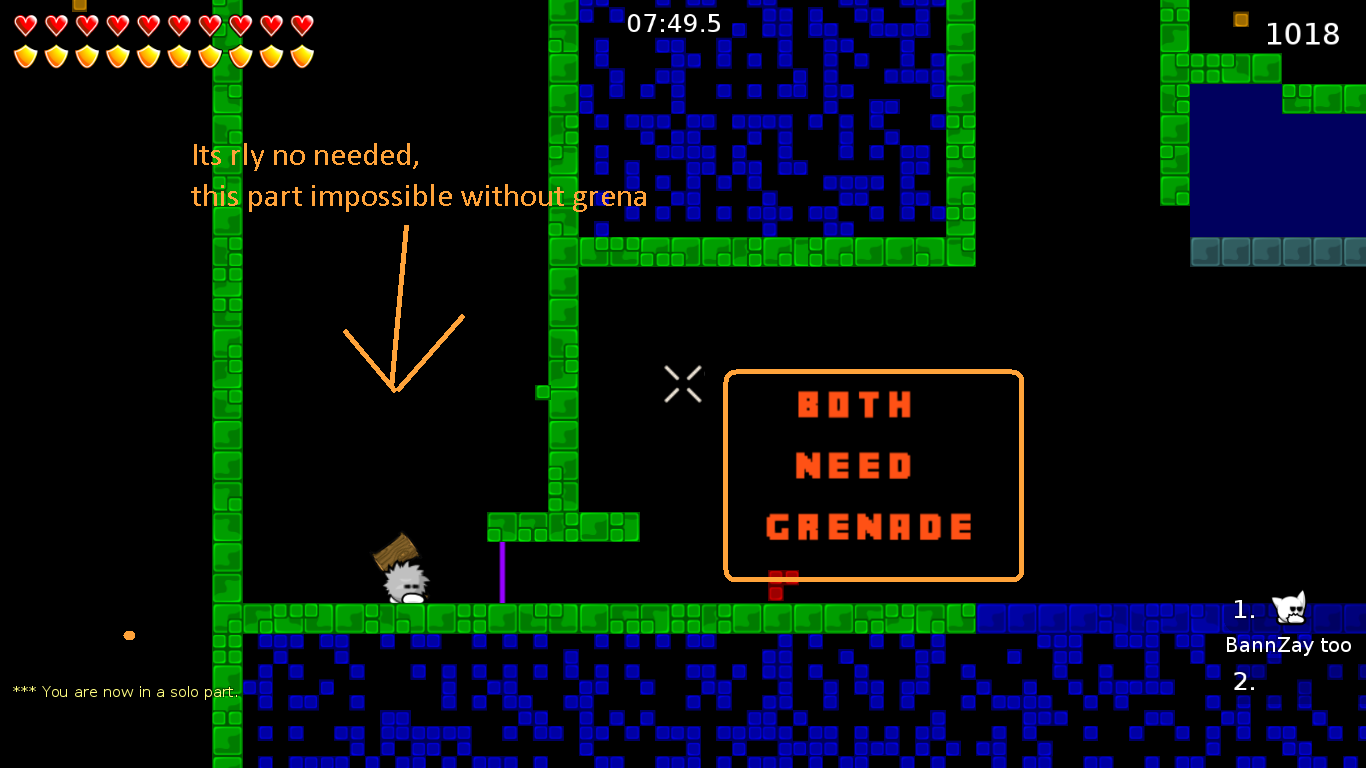Screen dimensions: 1366x768
Task: Click the gold coin pickup near the score
Action: (1240, 18)
